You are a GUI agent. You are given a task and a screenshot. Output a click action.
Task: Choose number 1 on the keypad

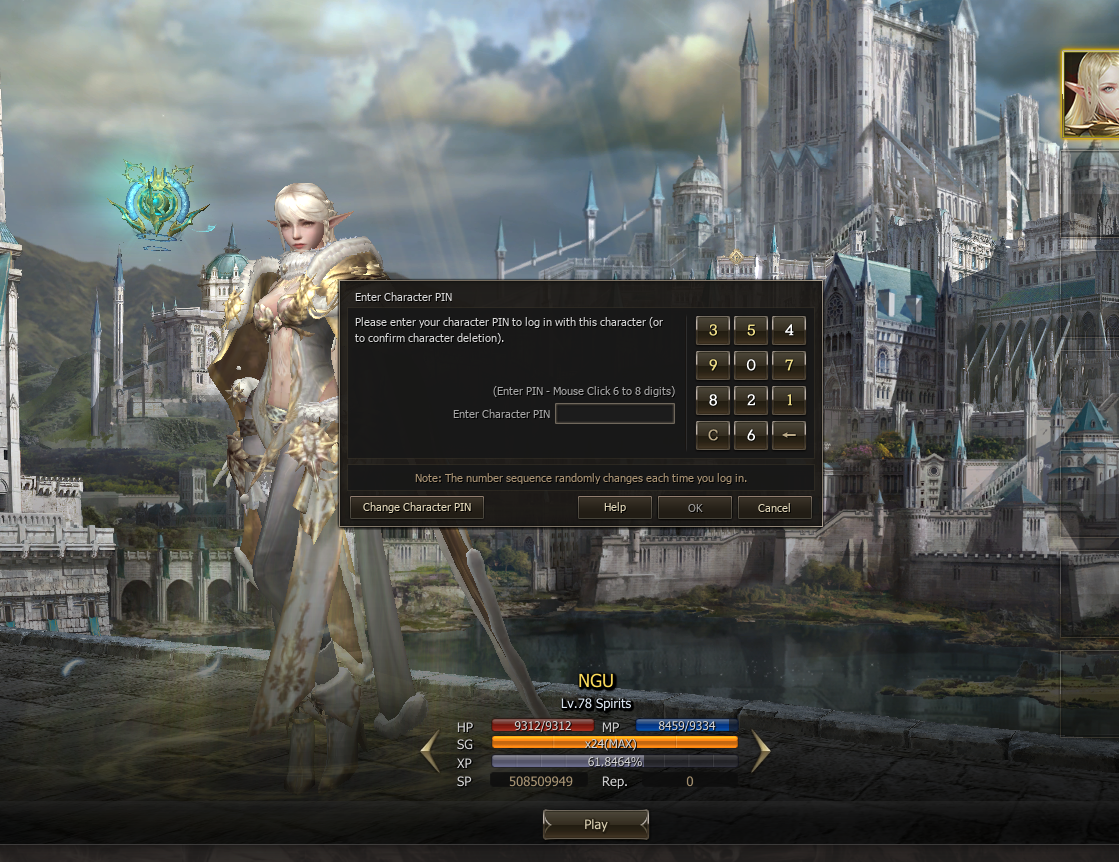pyautogui.click(x=789, y=400)
